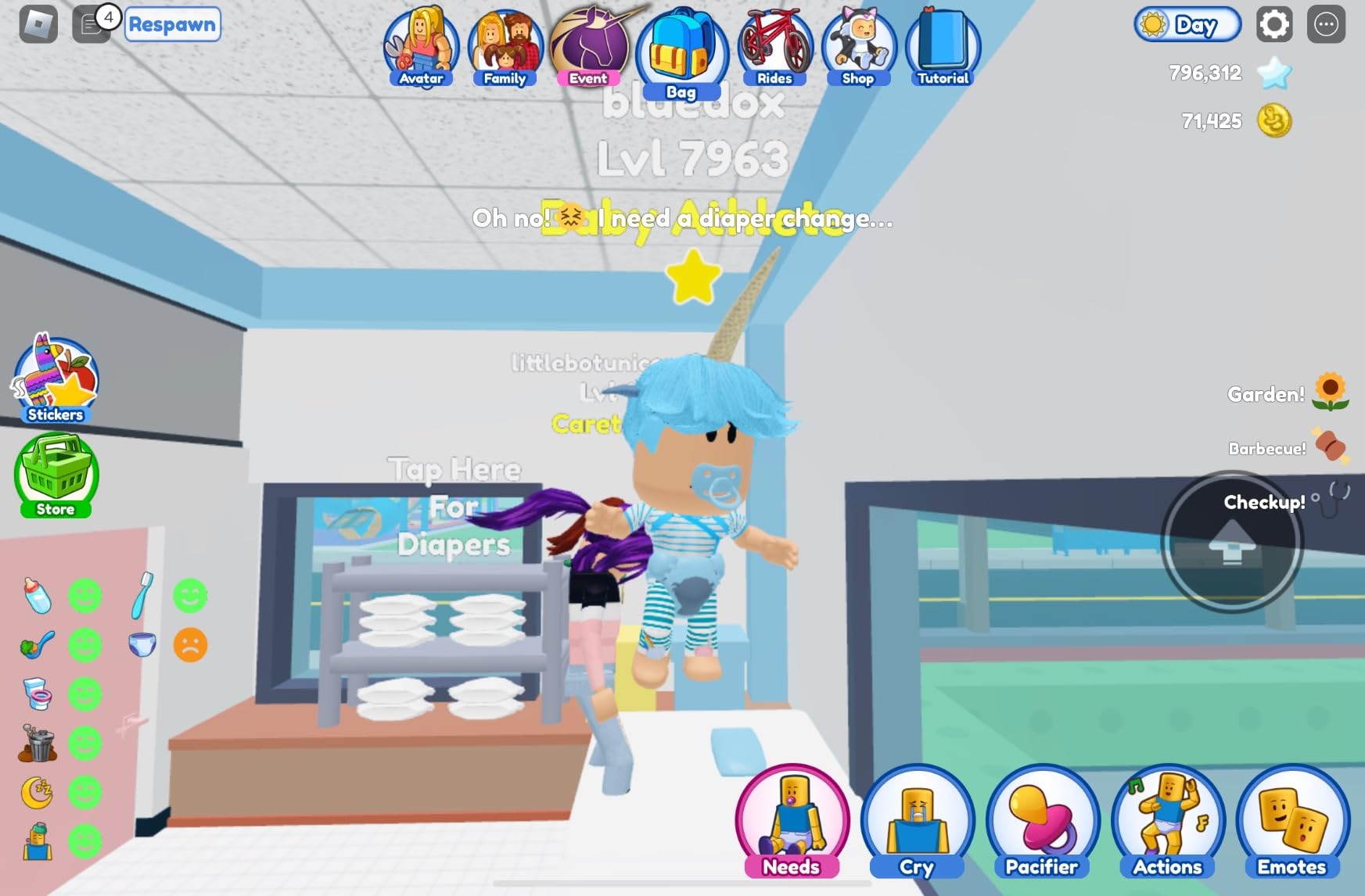Click the diaper need icon
This screenshot has width=1365, height=896.
click(142, 644)
